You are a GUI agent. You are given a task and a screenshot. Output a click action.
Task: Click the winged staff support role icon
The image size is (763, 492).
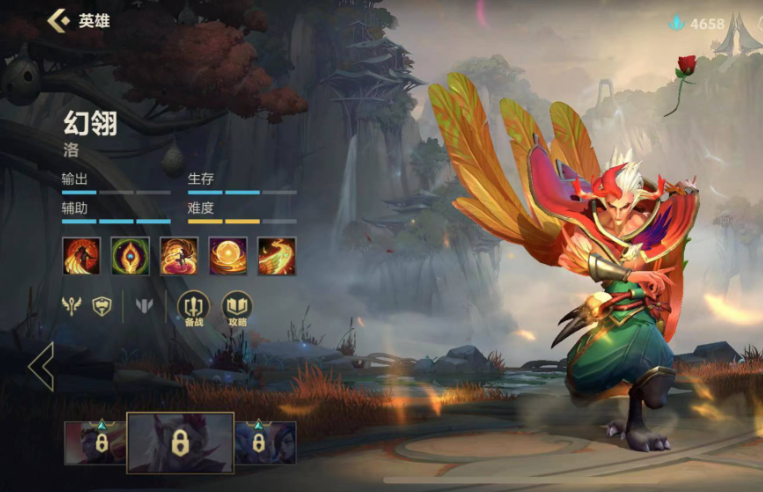click(x=71, y=306)
